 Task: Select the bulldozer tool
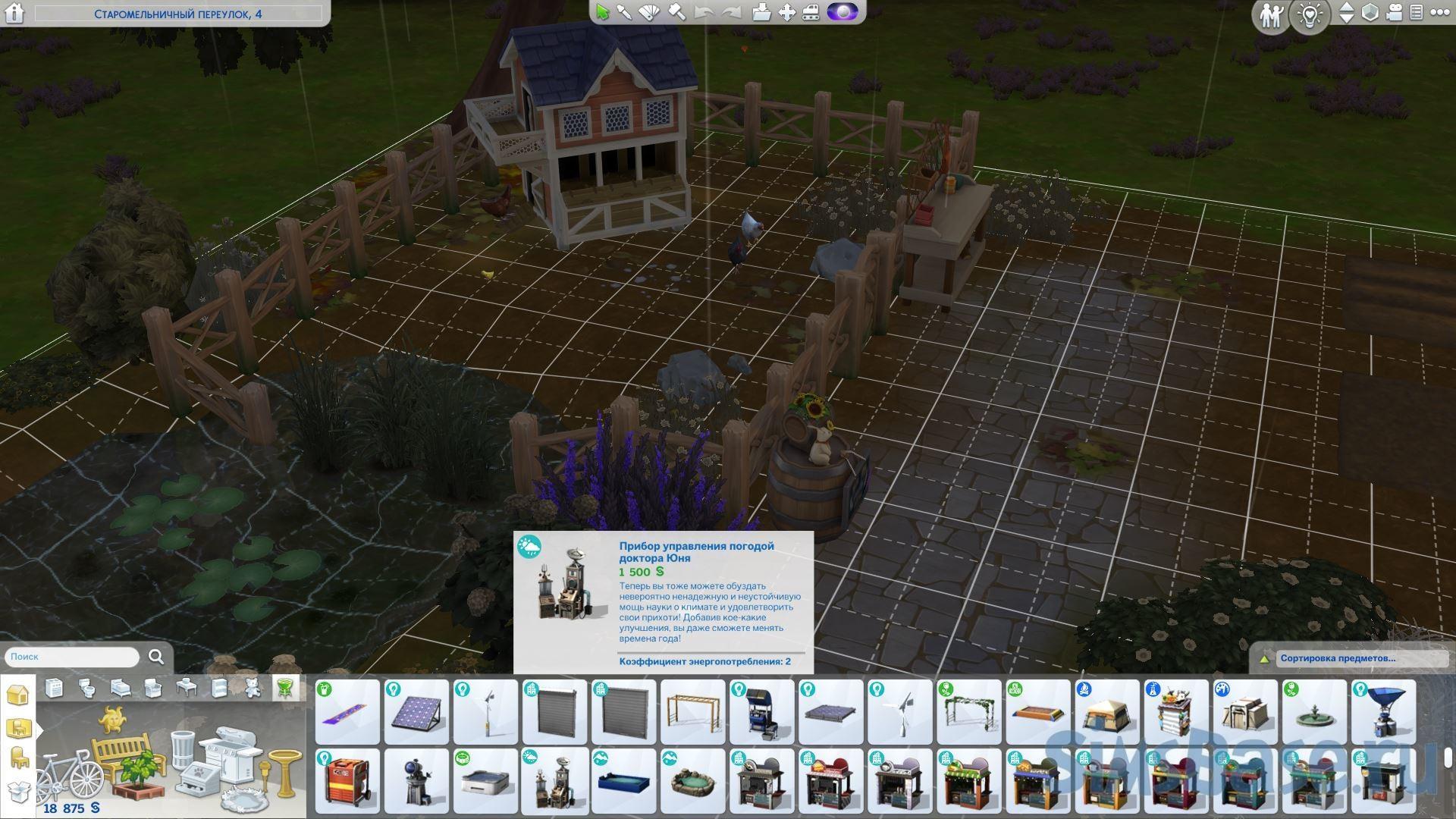coord(811,13)
